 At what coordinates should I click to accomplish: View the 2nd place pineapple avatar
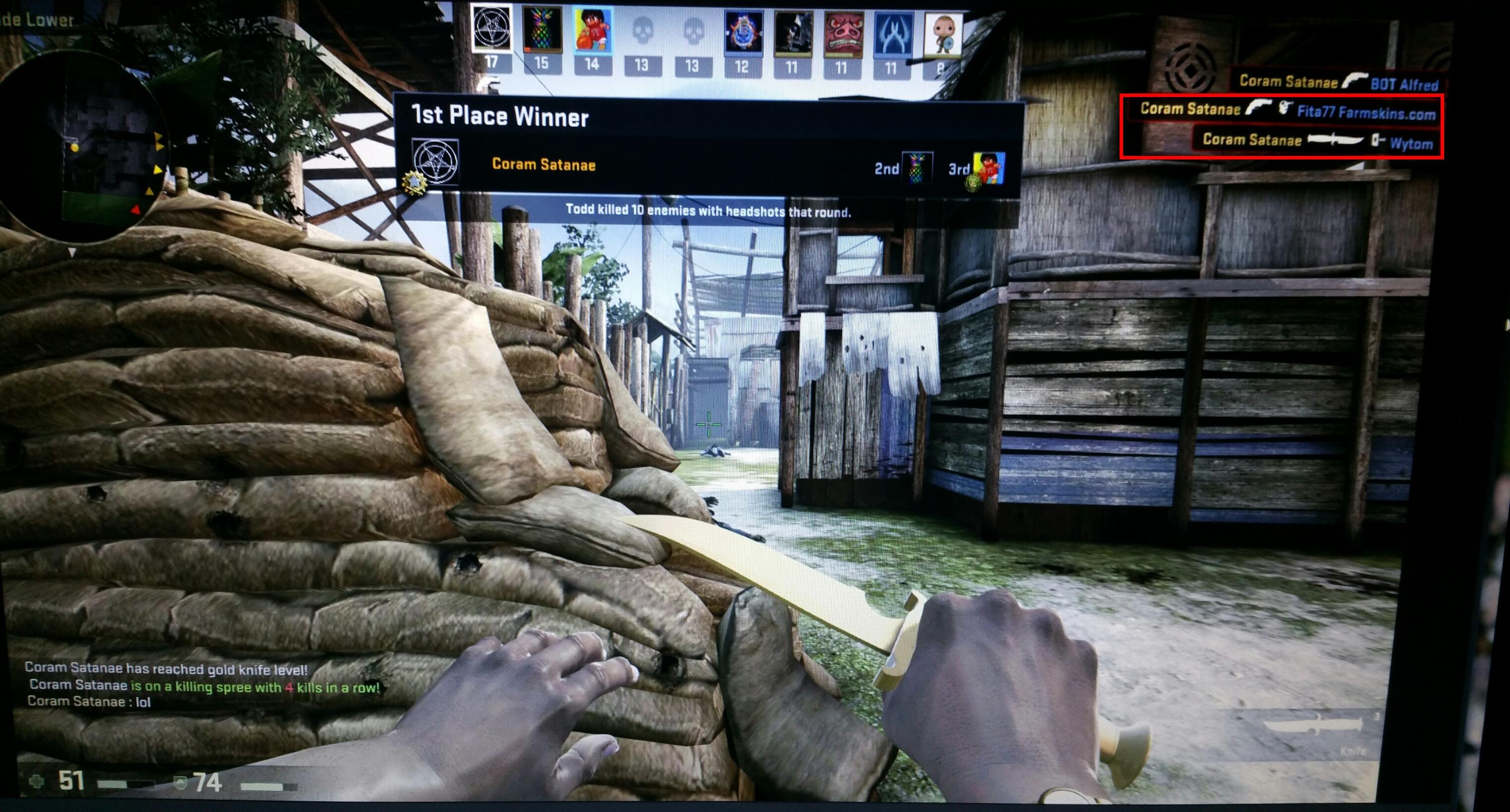coord(917,168)
